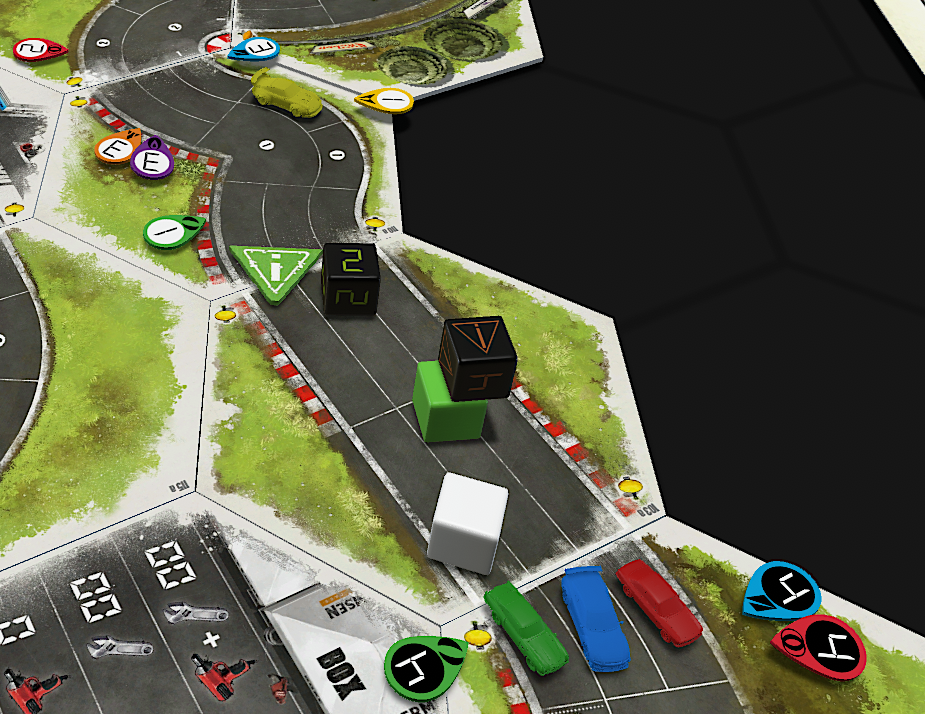Screen dimensions: 925x714
Task: Select the yellow car on the curve
Action: pyautogui.click(x=286, y=92)
